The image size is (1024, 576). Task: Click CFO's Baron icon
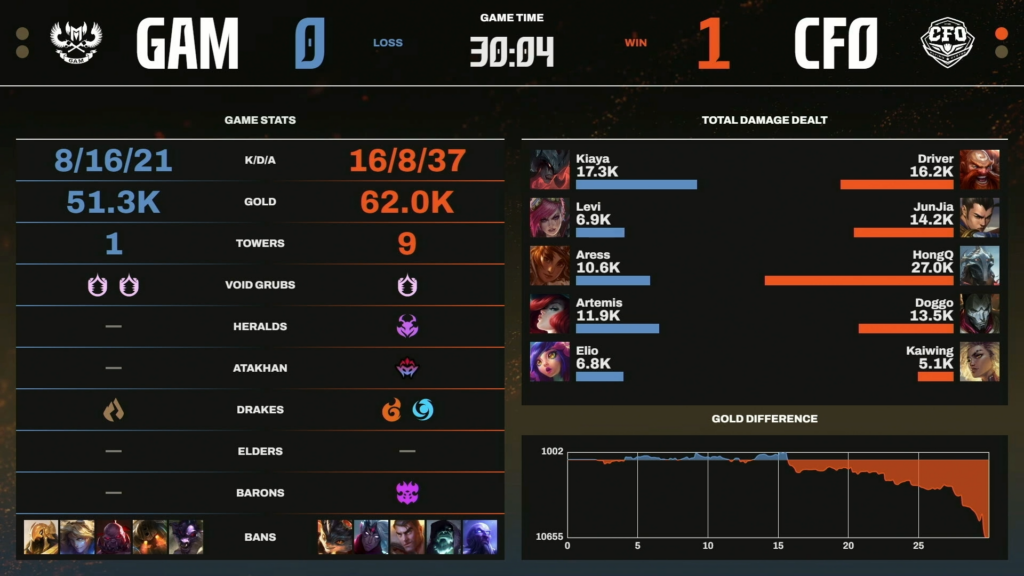407,493
